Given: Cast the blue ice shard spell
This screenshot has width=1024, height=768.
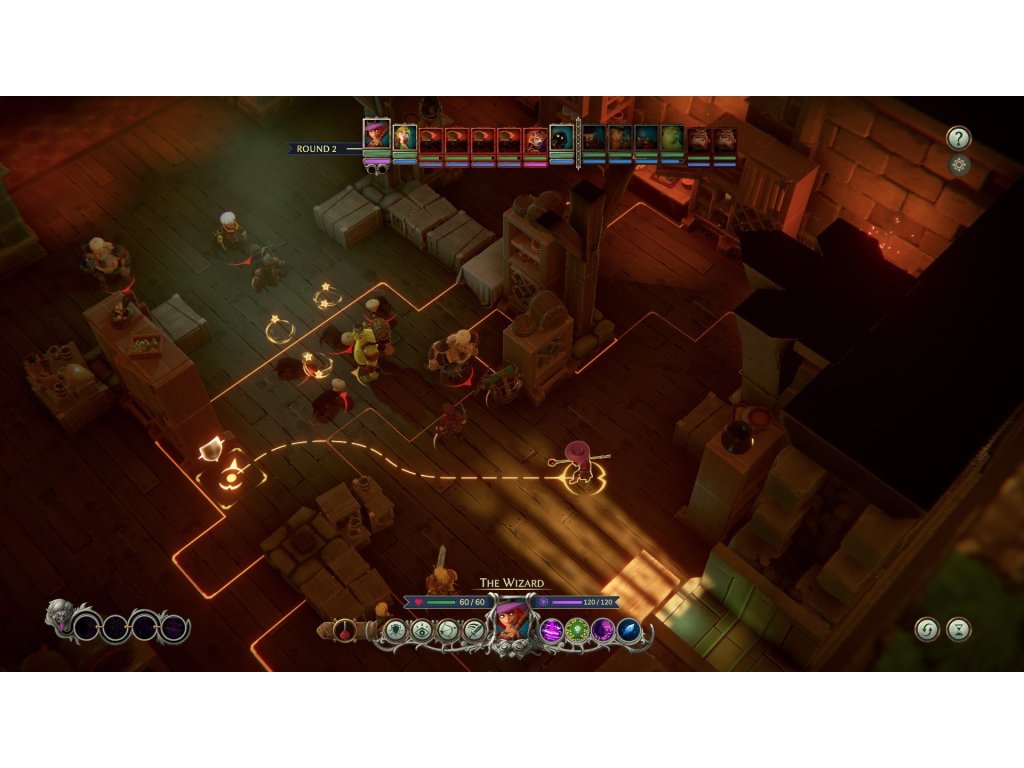Looking at the screenshot, I should [x=629, y=631].
